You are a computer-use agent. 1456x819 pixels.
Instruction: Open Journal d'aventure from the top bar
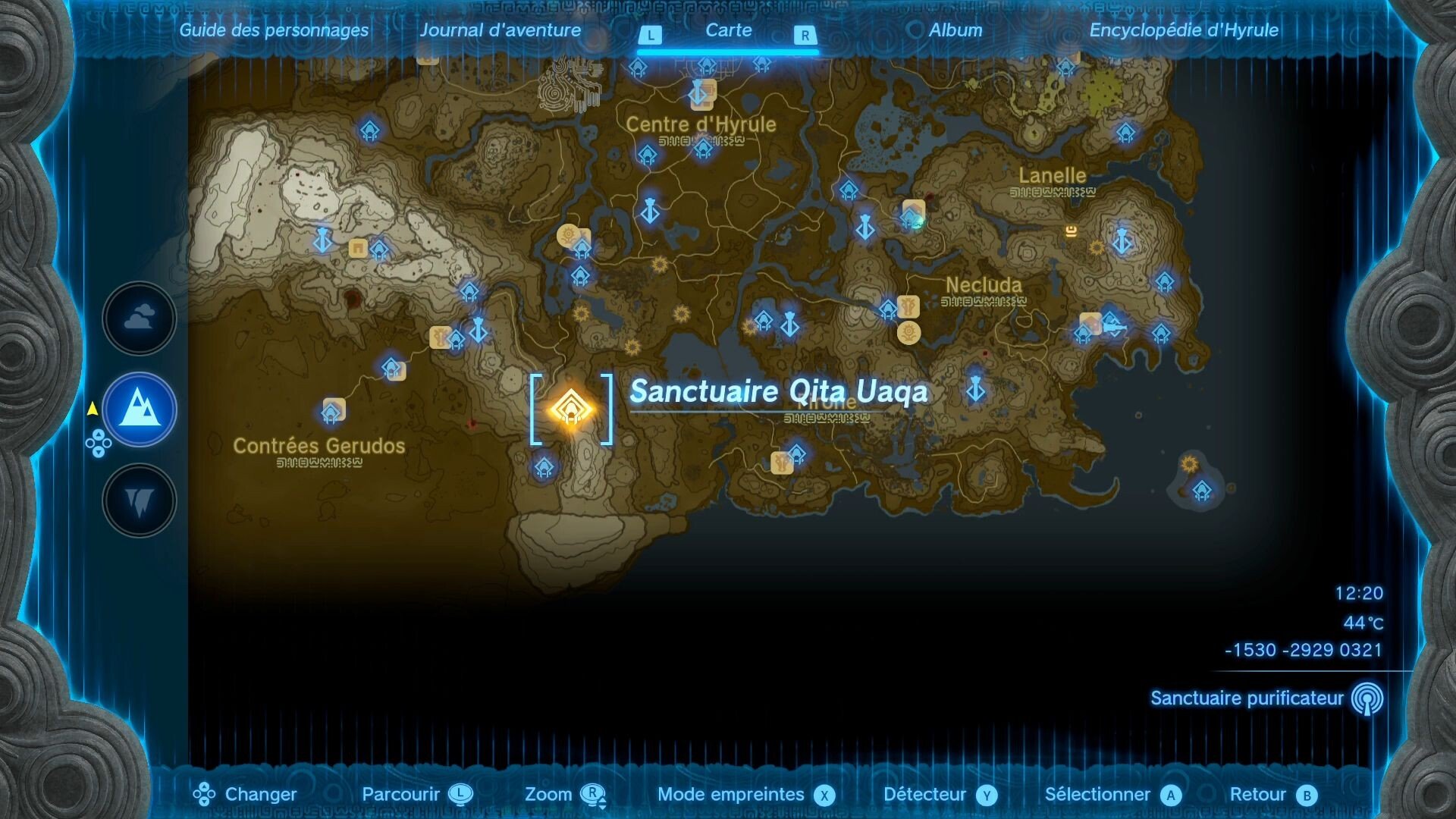click(502, 30)
